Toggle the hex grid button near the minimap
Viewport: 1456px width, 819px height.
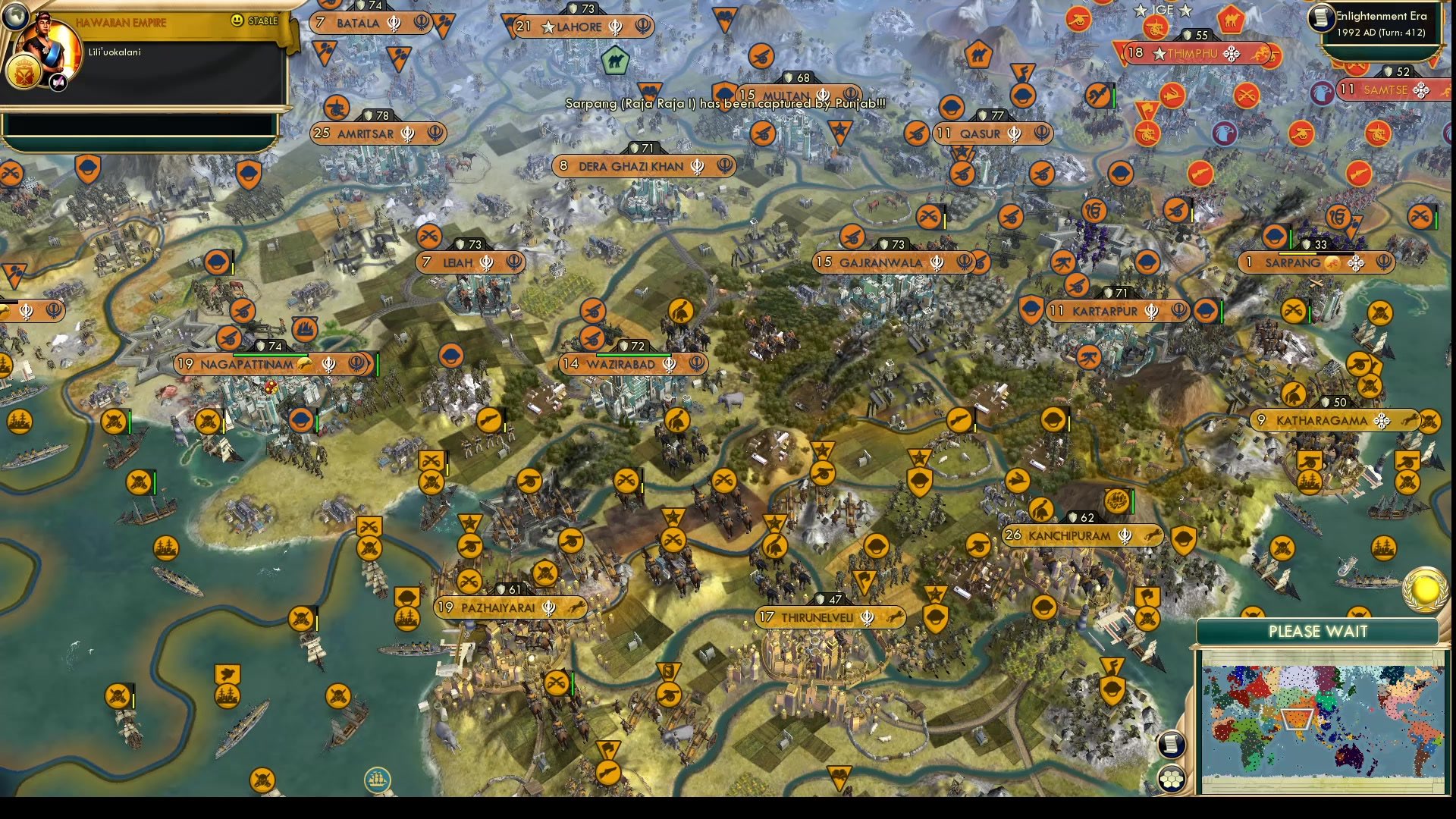[1172, 778]
